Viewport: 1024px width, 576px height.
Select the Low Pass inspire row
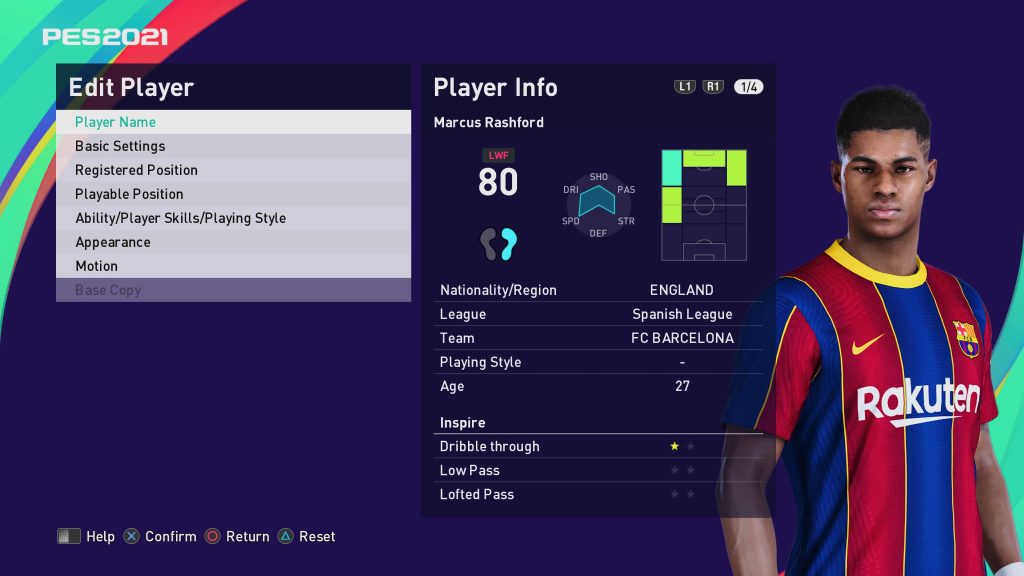597,470
